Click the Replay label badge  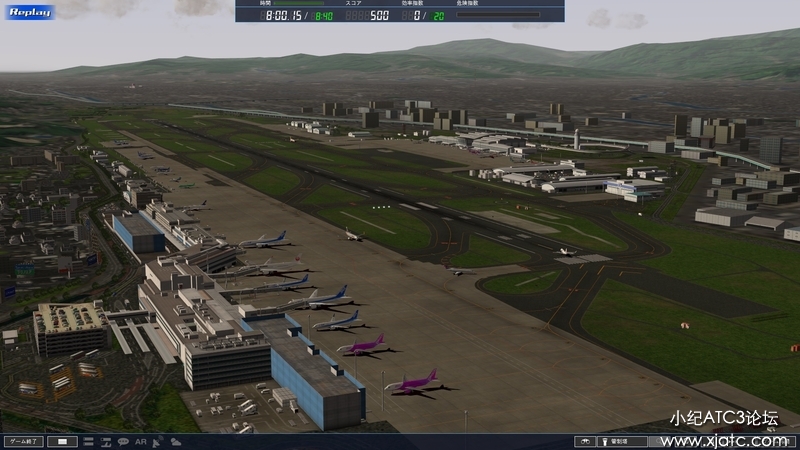click(28, 12)
